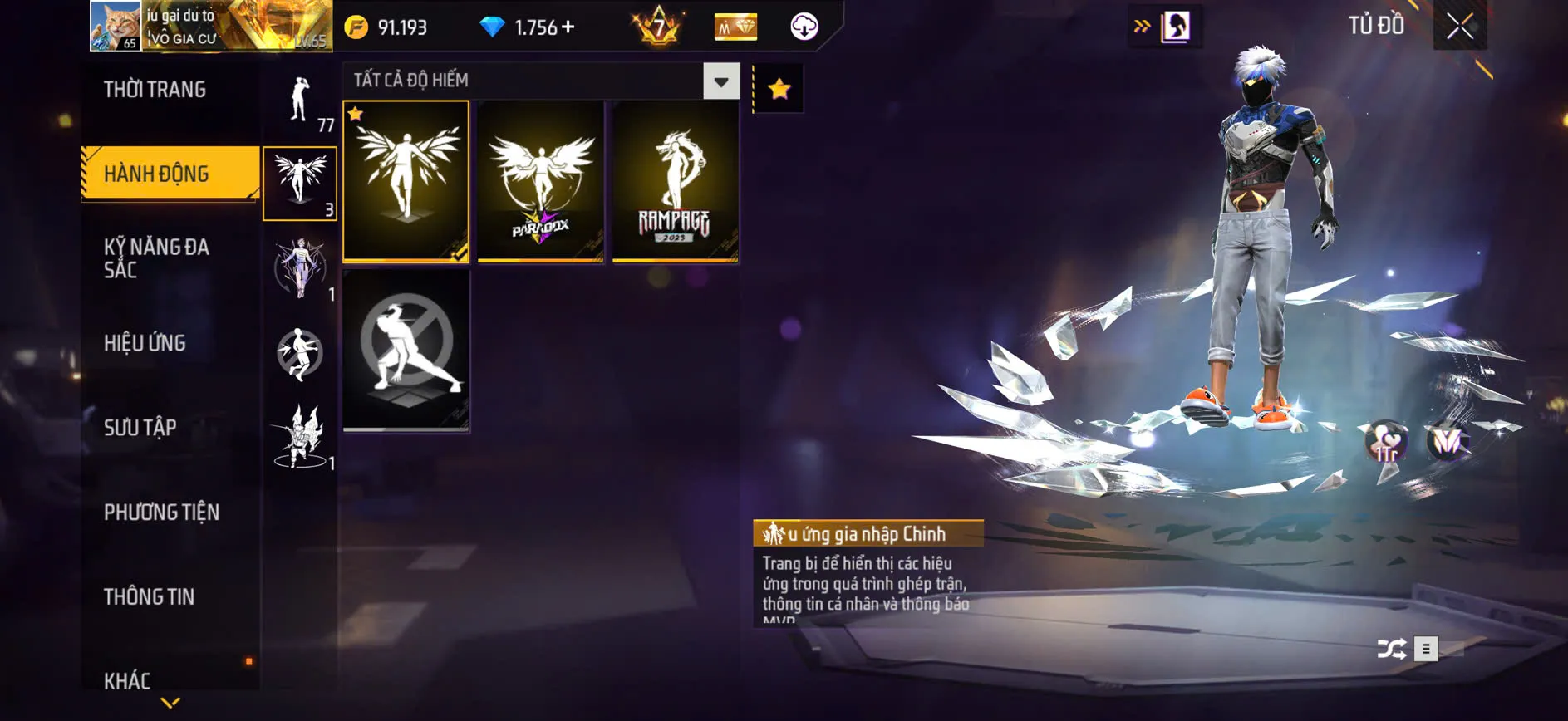This screenshot has width=1568, height=721.
Task: Open the SƯU TẬP section
Action: point(141,428)
